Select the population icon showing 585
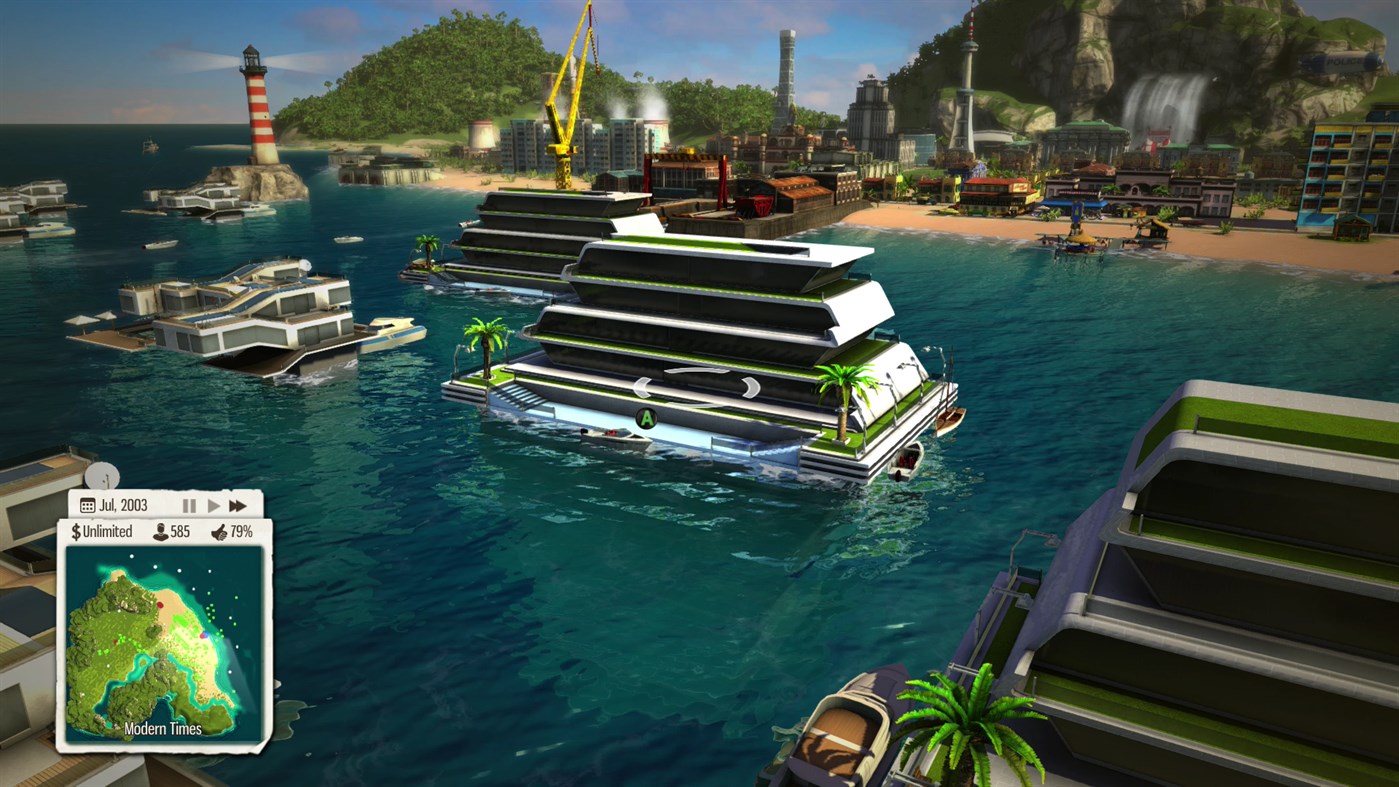The width and height of the screenshot is (1399, 787). point(161,531)
